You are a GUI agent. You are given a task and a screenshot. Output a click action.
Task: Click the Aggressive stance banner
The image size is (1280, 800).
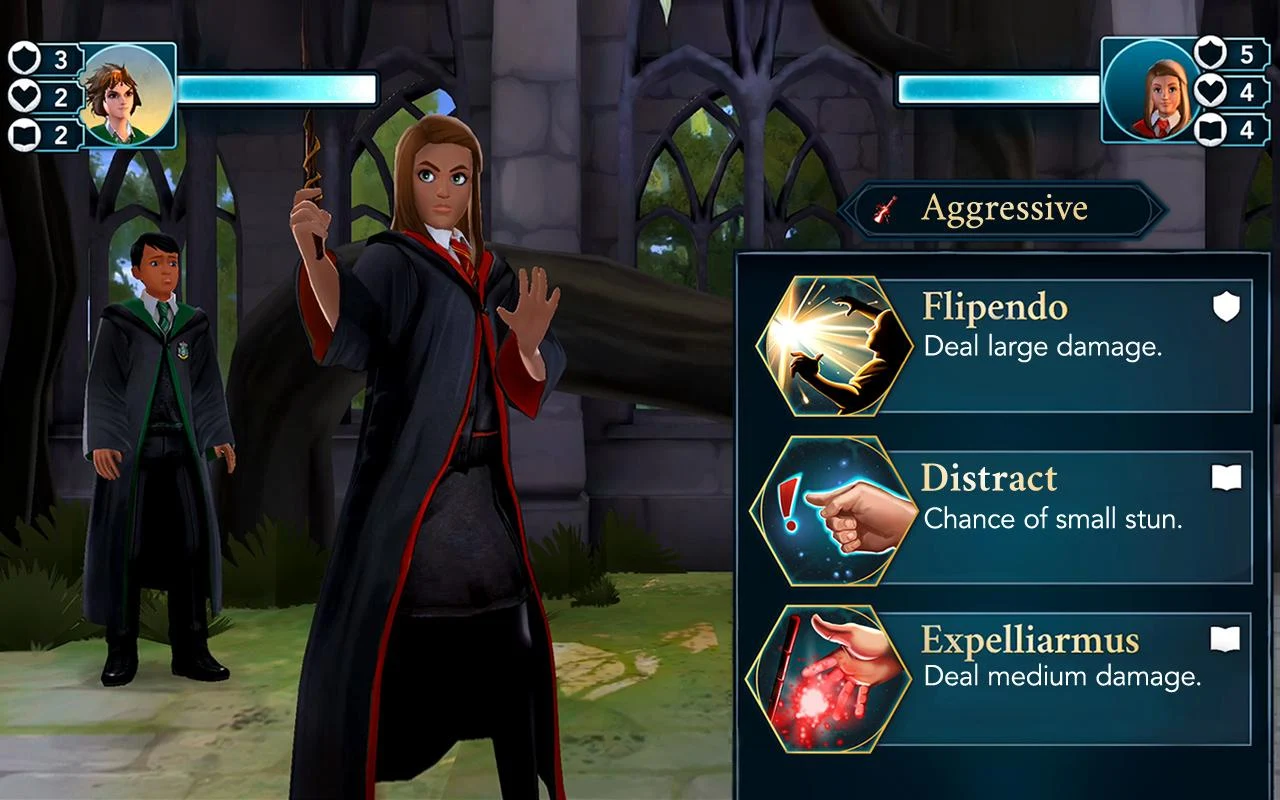point(1003,209)
